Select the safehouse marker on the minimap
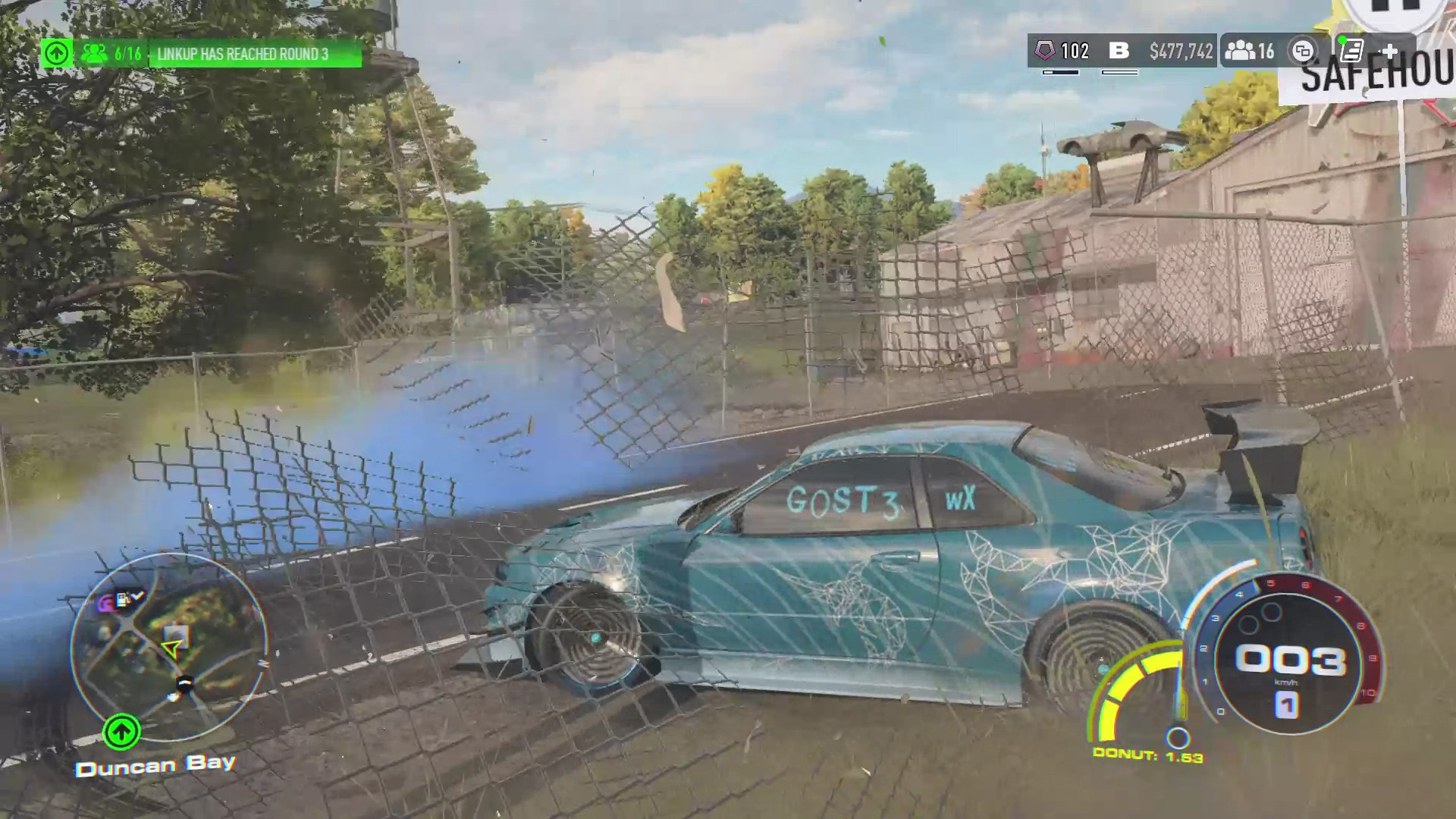1456x819 pixels. [x=177, y=634]
